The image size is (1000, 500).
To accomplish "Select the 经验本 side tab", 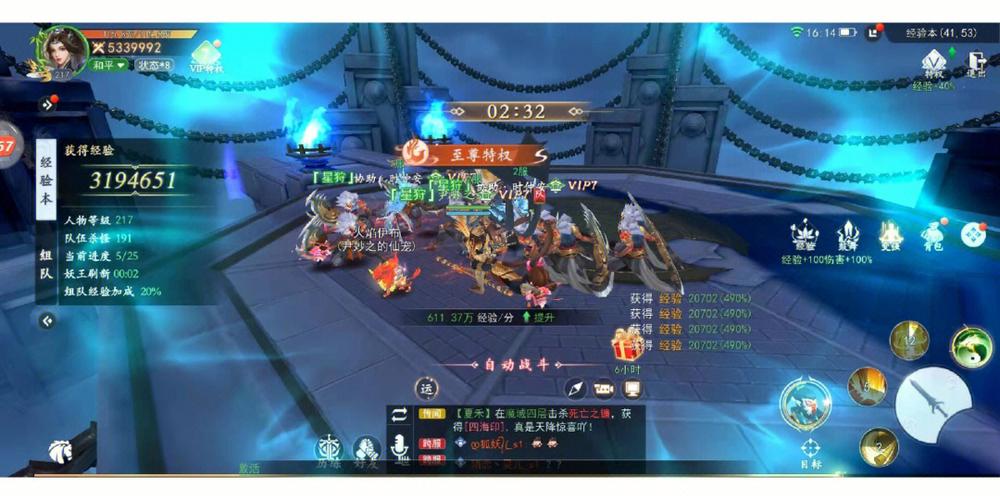I will click(x=46, y=181).
